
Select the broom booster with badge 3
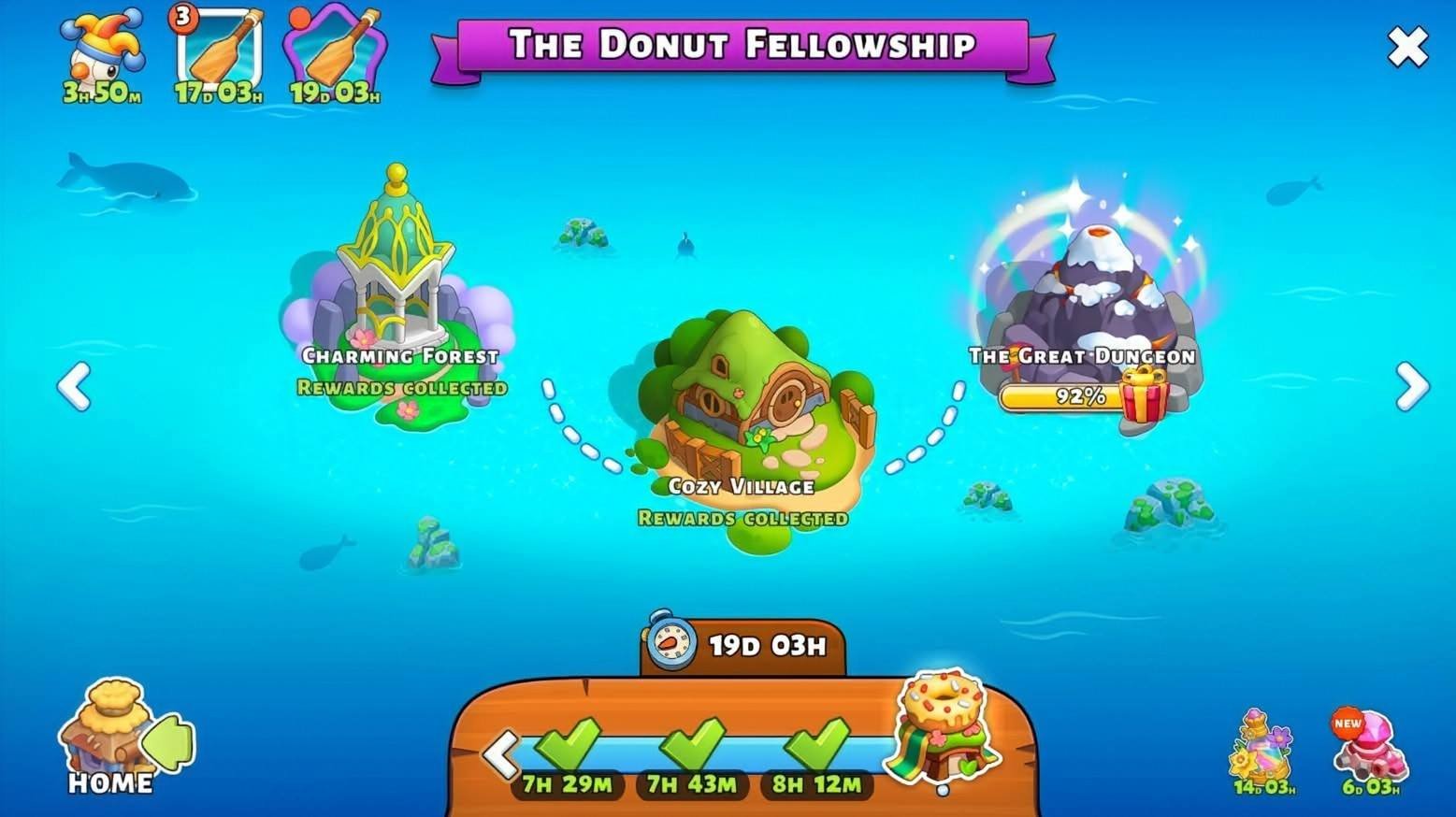[x=219, y=51]
